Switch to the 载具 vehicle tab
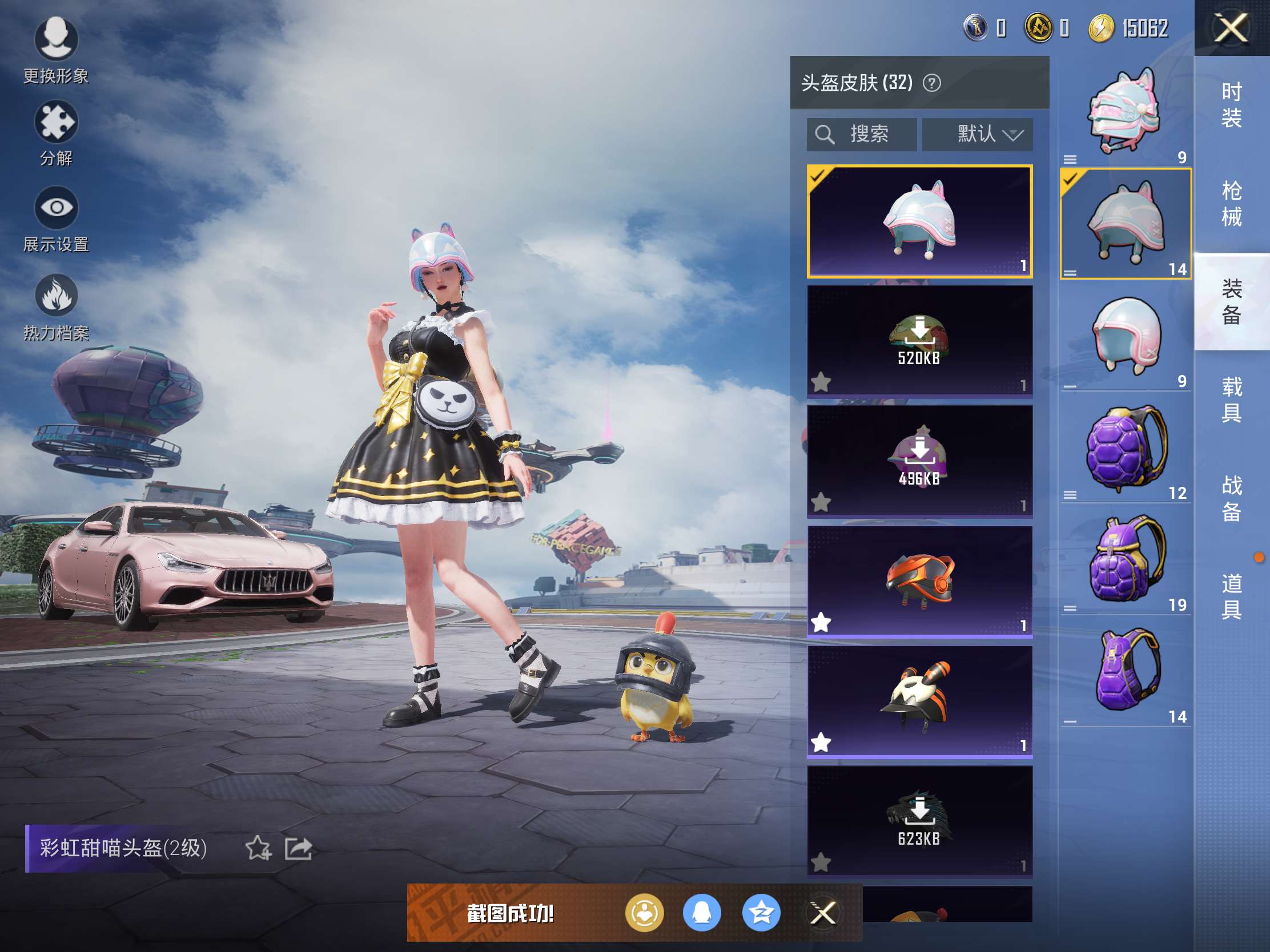Screen dimensions: 1270x952 click(1231, 400)
